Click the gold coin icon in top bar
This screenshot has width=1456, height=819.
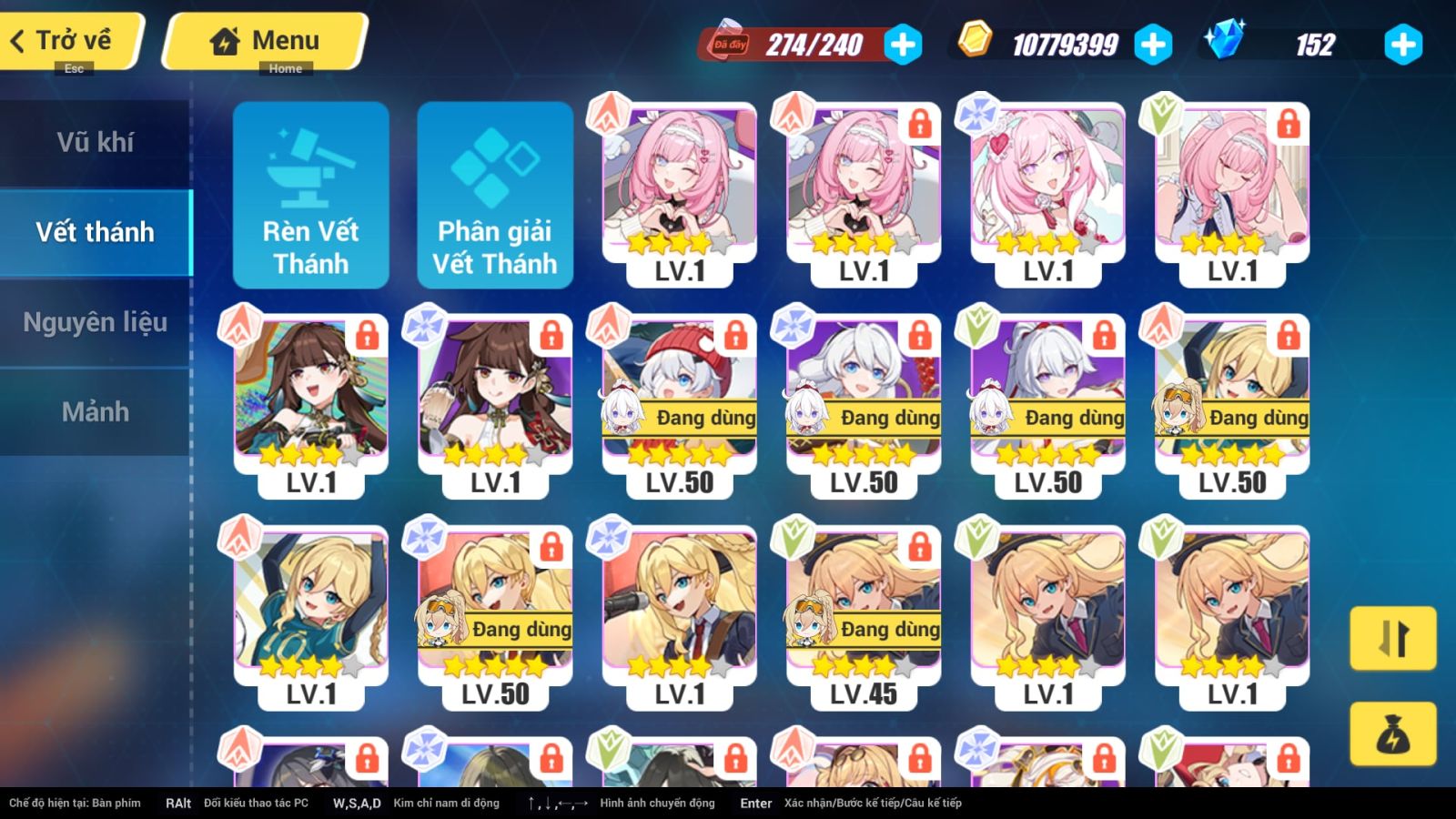[x=976, y=43]
